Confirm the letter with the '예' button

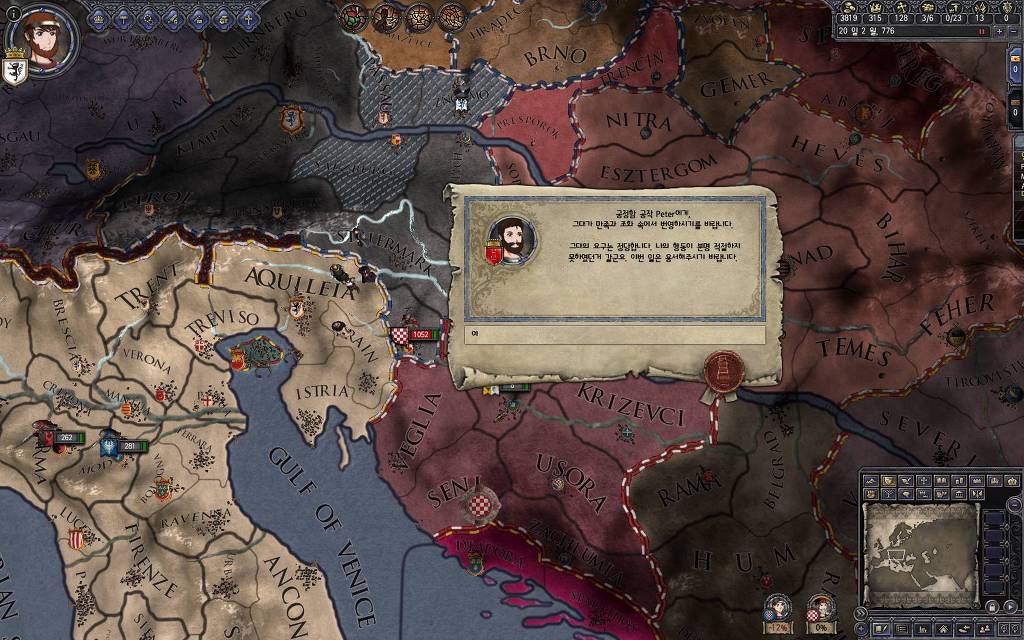(x=608, y=337)
